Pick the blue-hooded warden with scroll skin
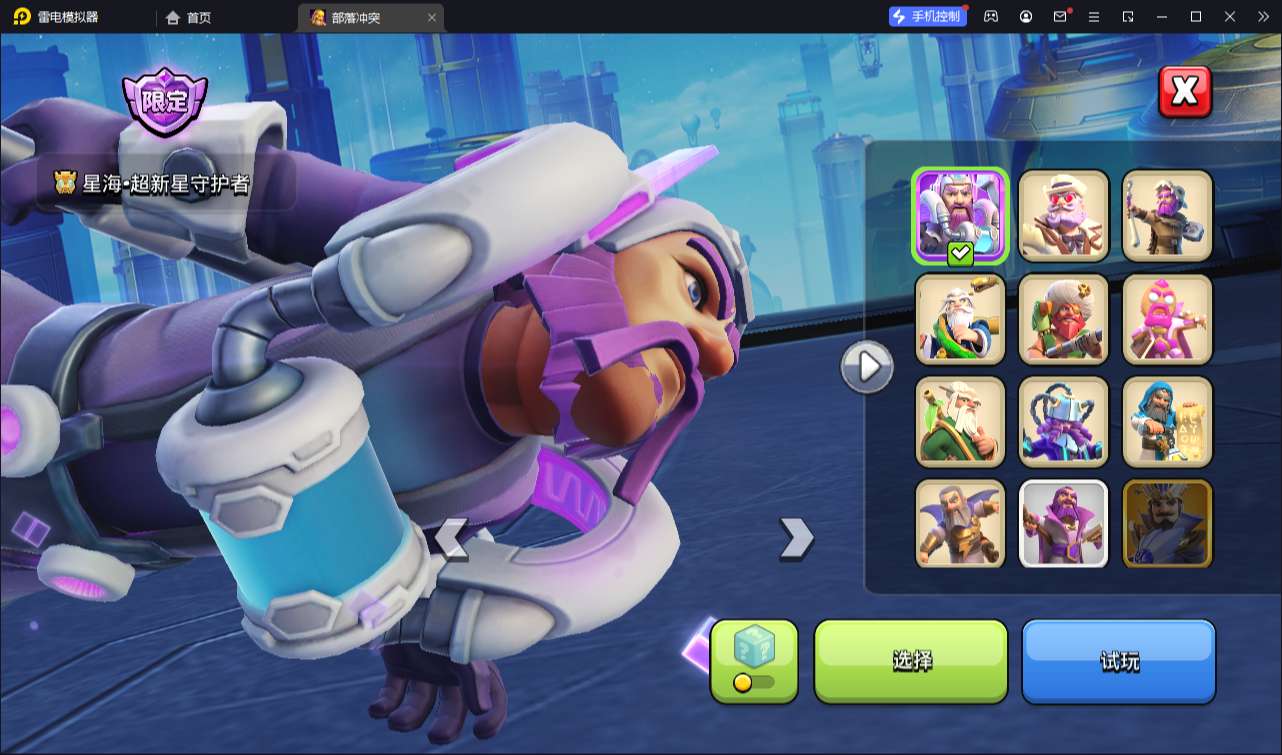 click(1167, 422)
